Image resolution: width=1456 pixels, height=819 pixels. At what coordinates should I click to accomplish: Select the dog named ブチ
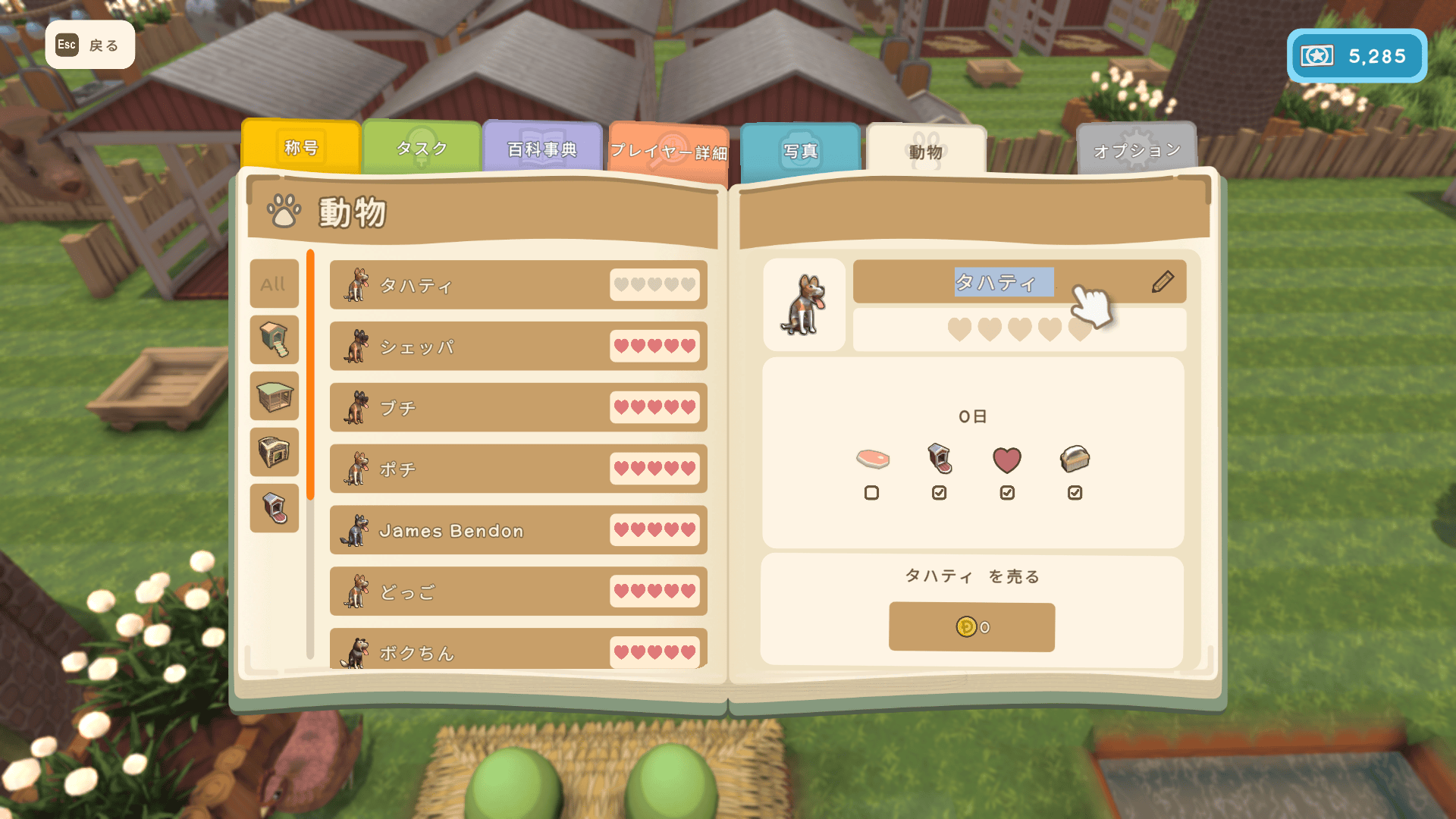518,408
